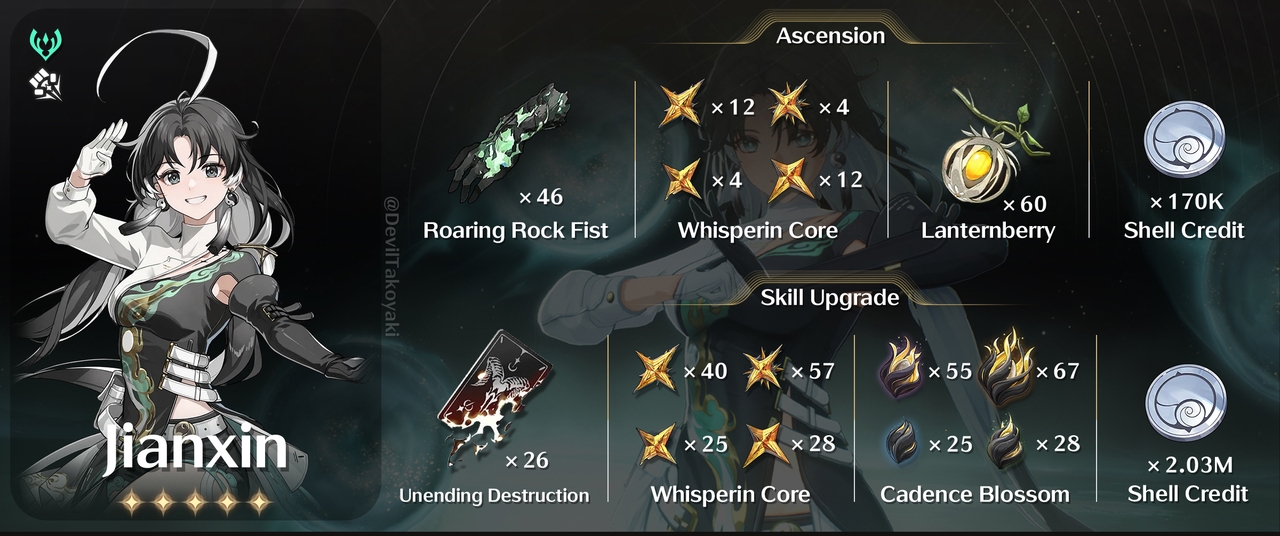The height and width of the screenshot is (536, 1280).
Task: Pick the Whisperin Core icon marked ×40
Action: coord(657,370)
